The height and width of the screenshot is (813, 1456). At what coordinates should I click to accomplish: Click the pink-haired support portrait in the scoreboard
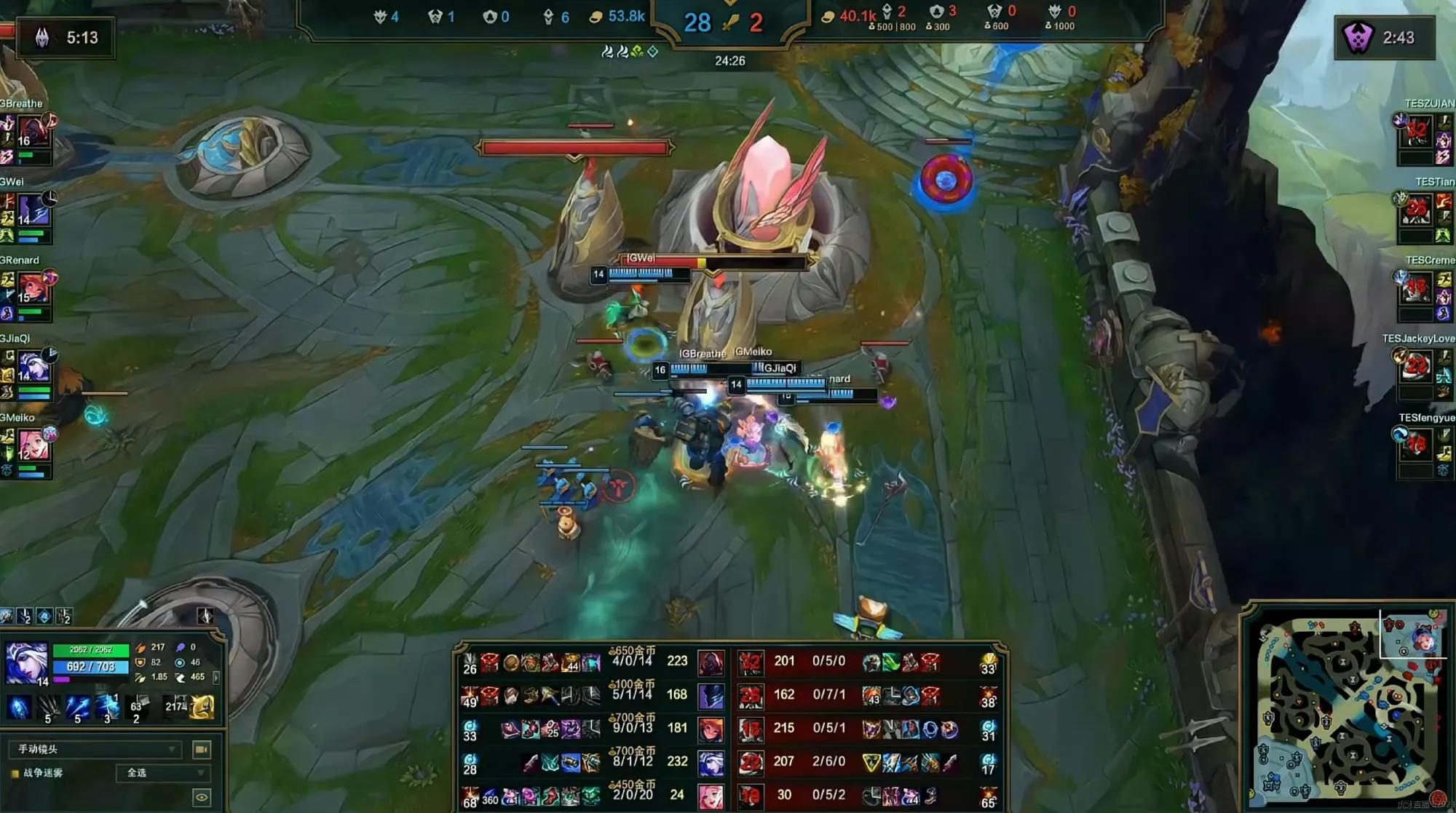(711, 796)
